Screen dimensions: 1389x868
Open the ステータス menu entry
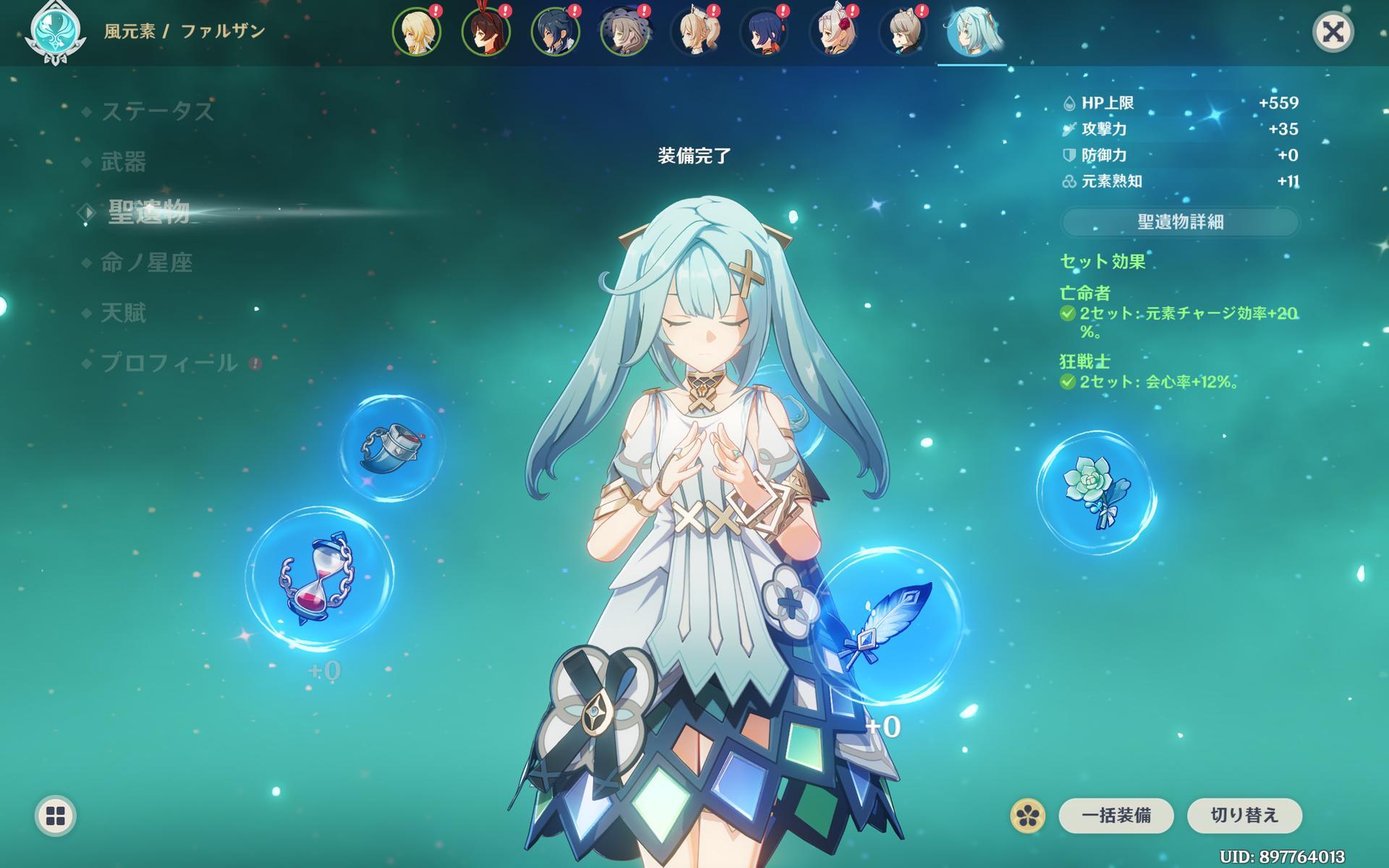(x=157, y=111)
